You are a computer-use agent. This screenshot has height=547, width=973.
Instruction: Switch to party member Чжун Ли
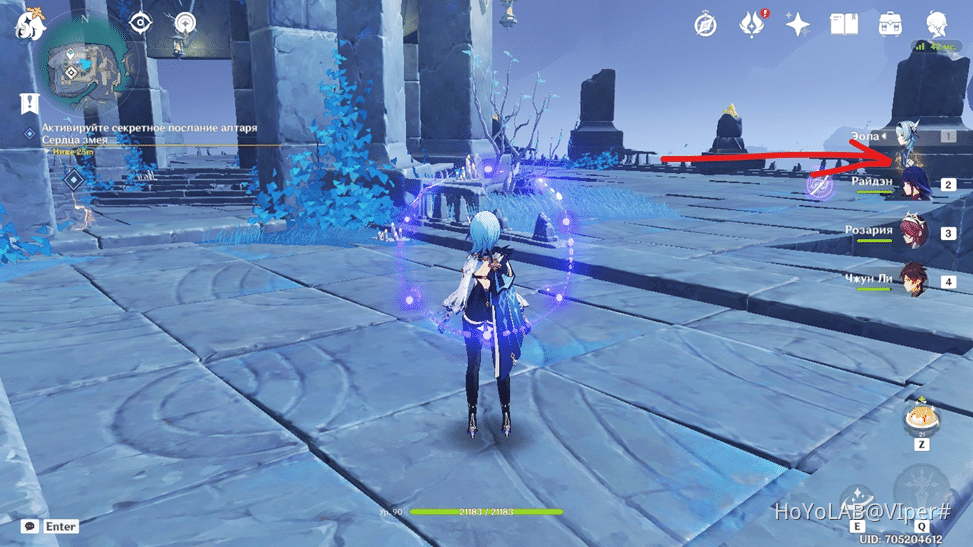tap(914, 279)
